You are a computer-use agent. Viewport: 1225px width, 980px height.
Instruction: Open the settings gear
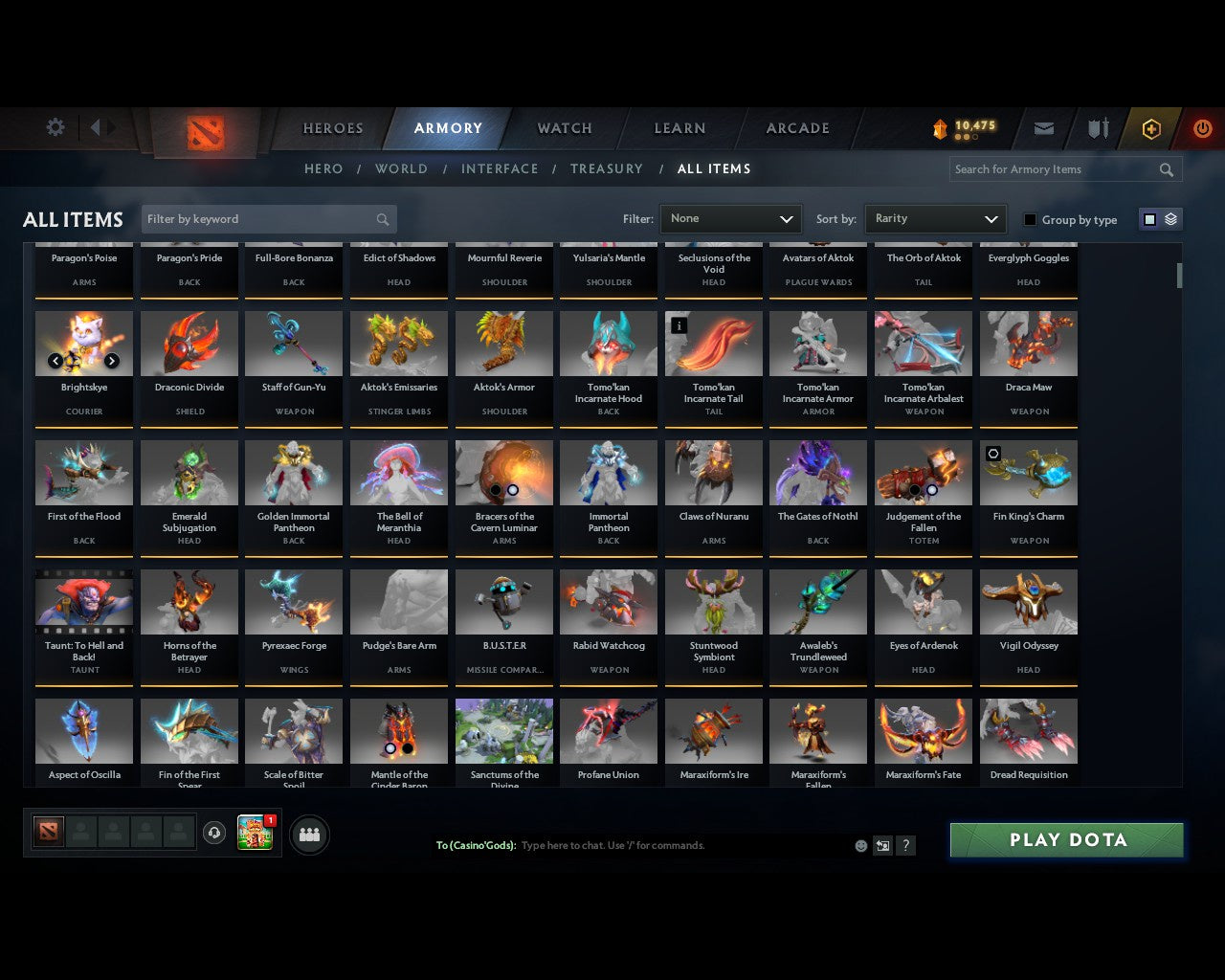(55, 126)
